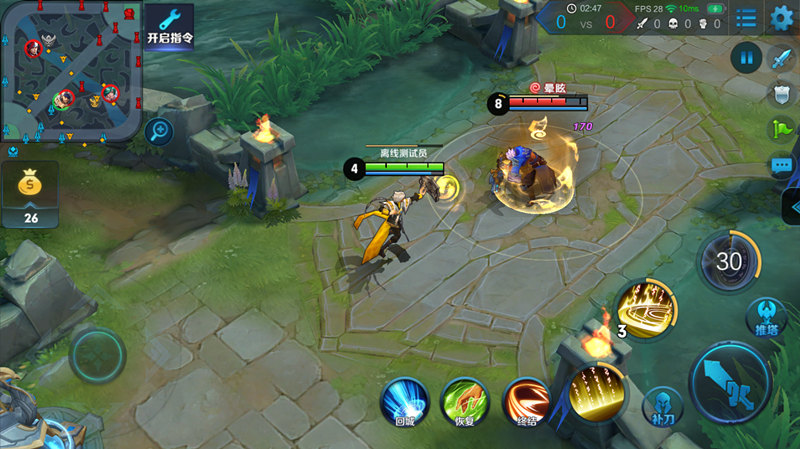
Task: Open the settings gear menu
Action: [782, 17]
